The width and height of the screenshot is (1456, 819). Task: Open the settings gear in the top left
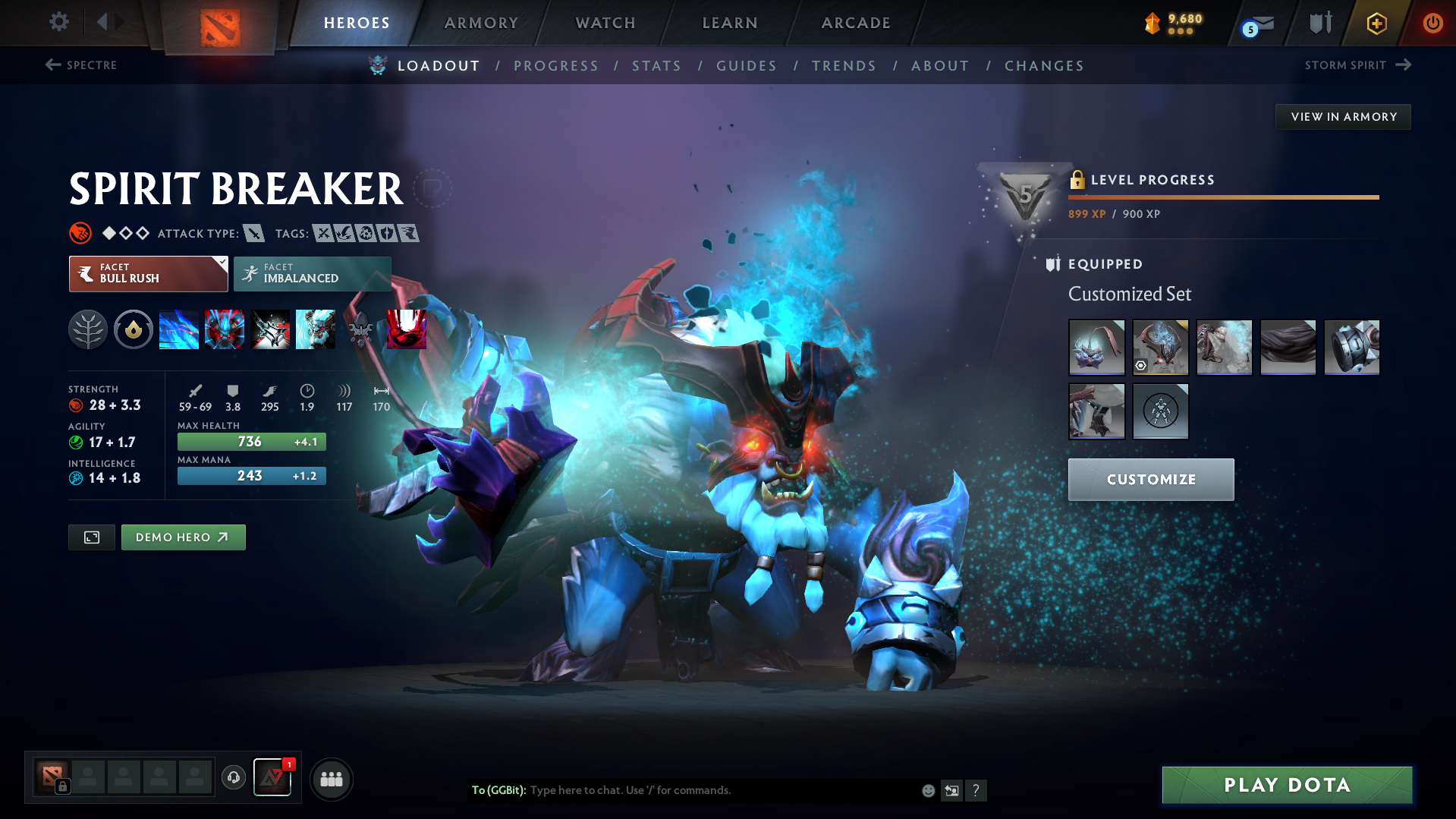click(x=58, y=22)
